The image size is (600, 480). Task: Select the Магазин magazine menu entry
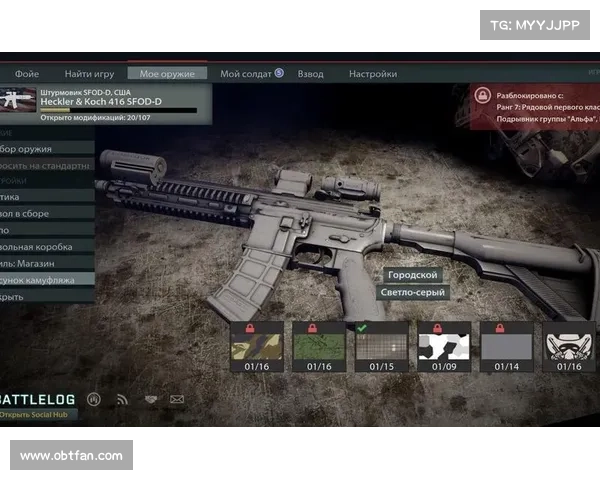tap(40, 263)
